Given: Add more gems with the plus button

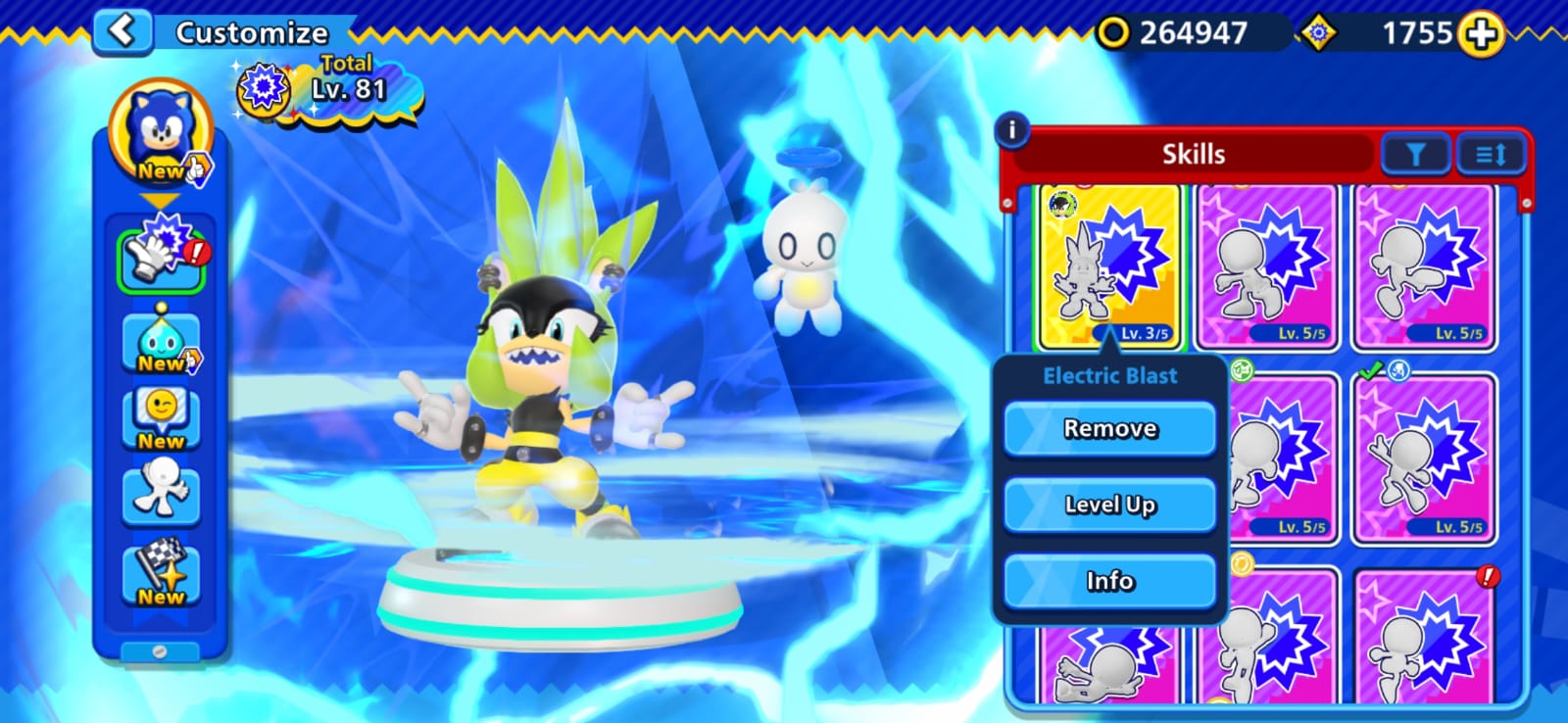Looking at the screenshot, I should point(1480,34).
